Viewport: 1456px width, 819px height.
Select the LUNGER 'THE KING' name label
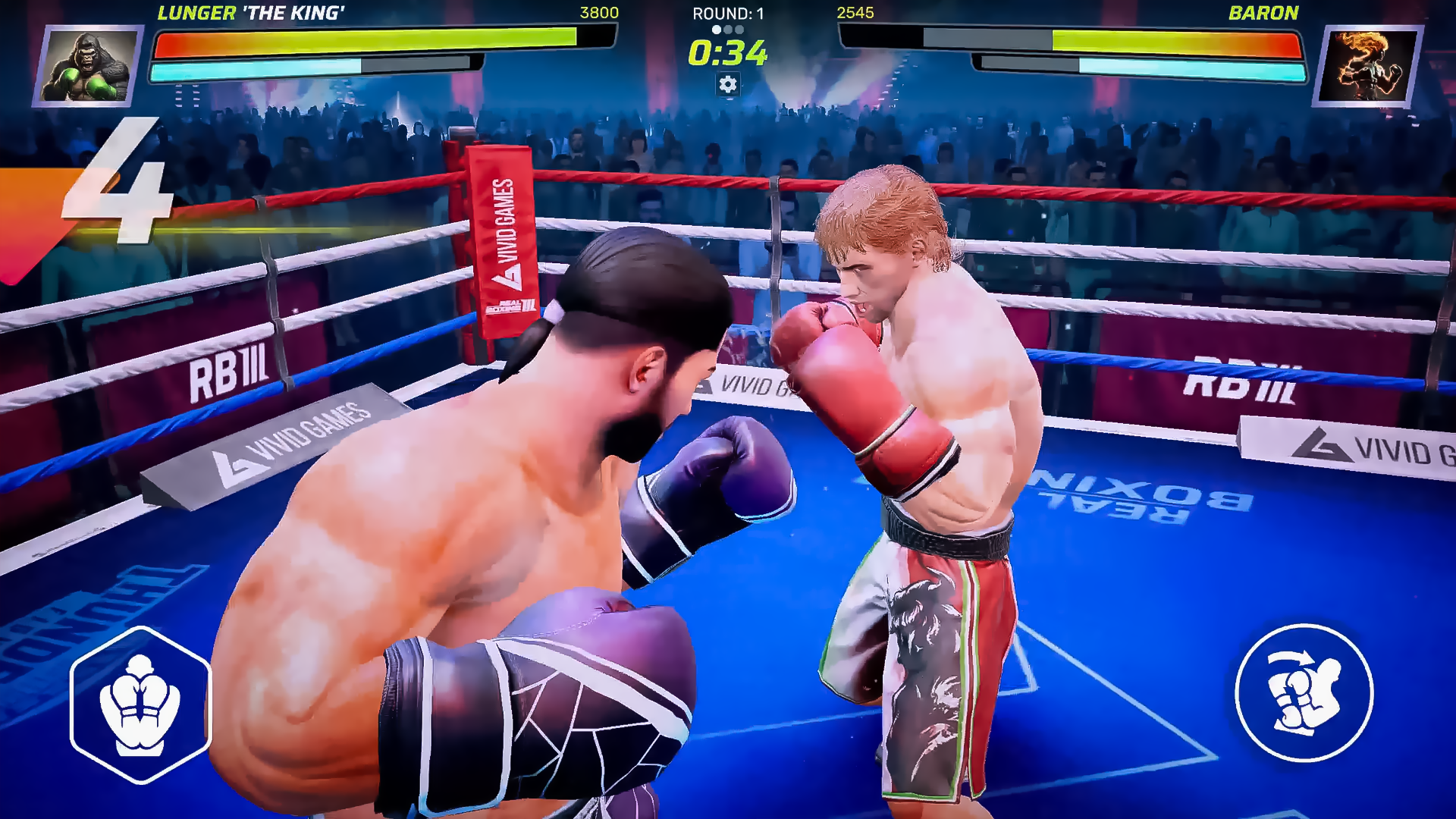(x=253, y=12)
